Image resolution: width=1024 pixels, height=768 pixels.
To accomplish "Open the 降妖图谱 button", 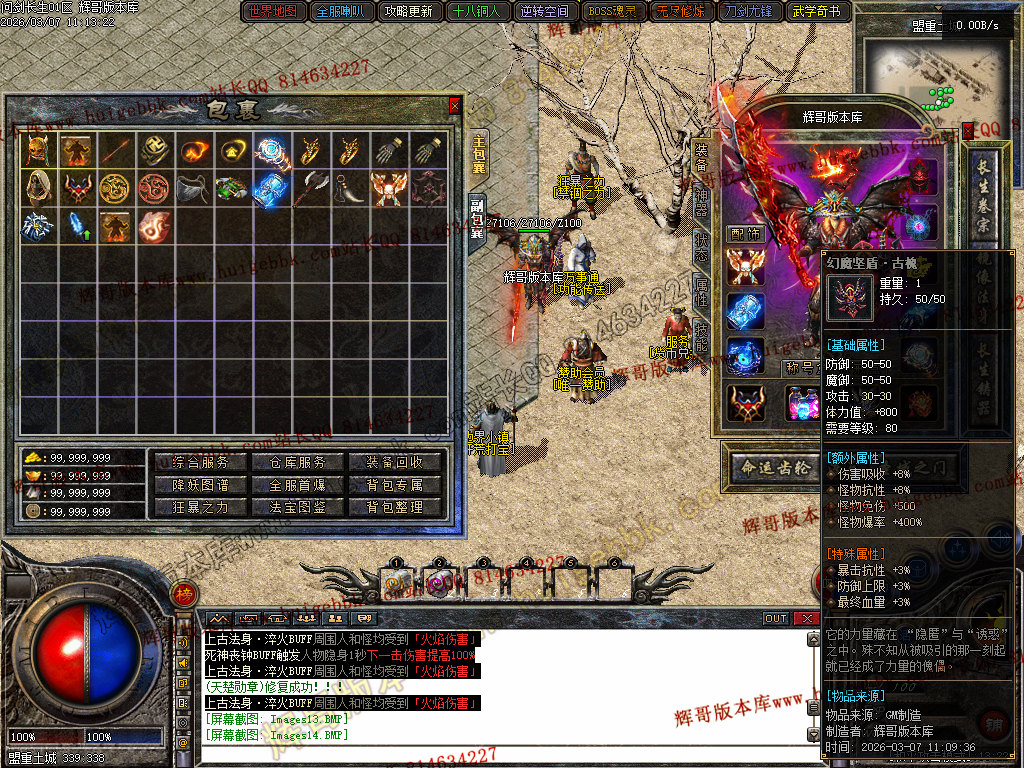I will coord(200,485).
